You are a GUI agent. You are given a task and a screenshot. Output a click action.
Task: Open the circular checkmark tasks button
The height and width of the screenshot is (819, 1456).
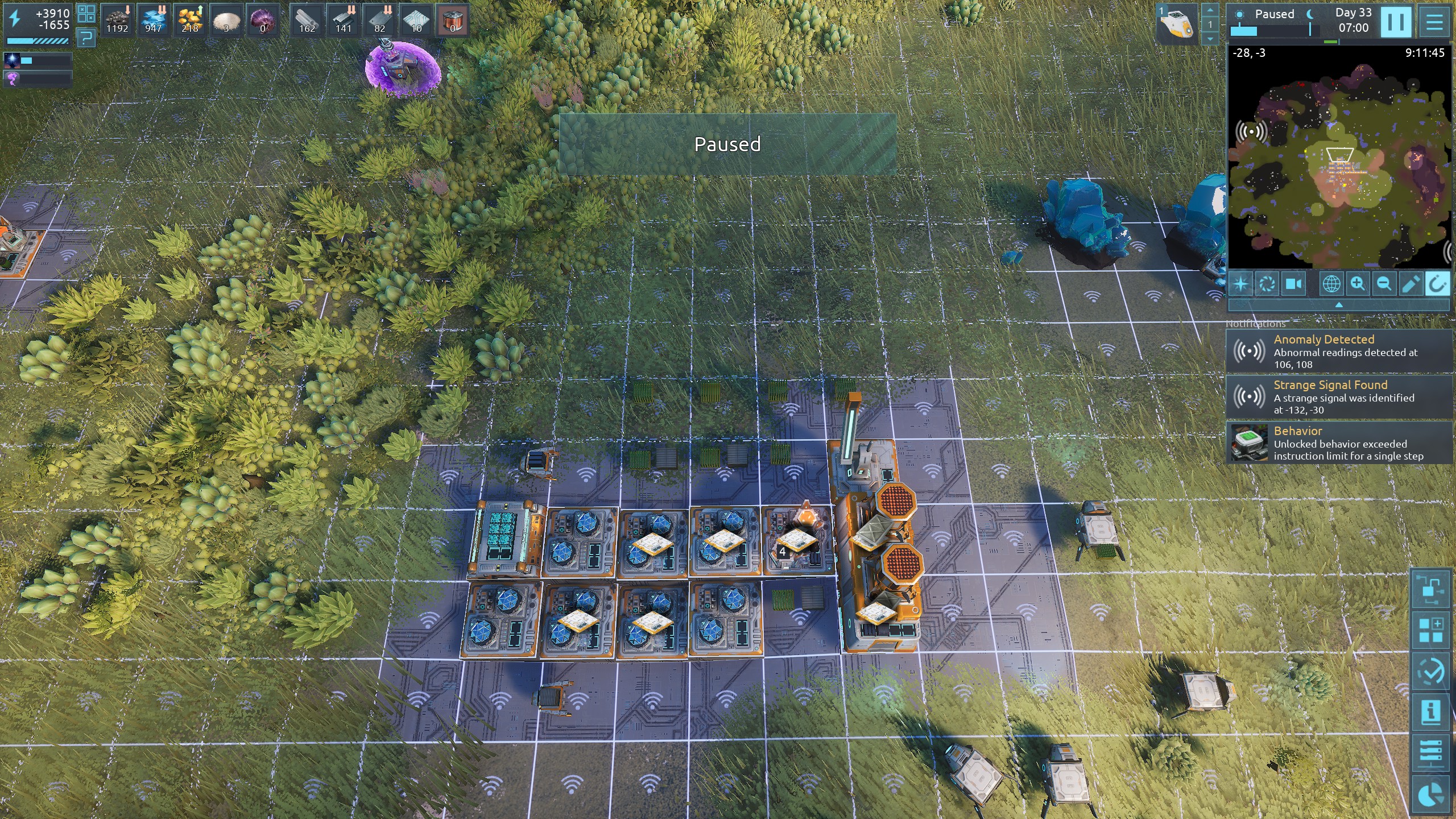(1431, 671)
